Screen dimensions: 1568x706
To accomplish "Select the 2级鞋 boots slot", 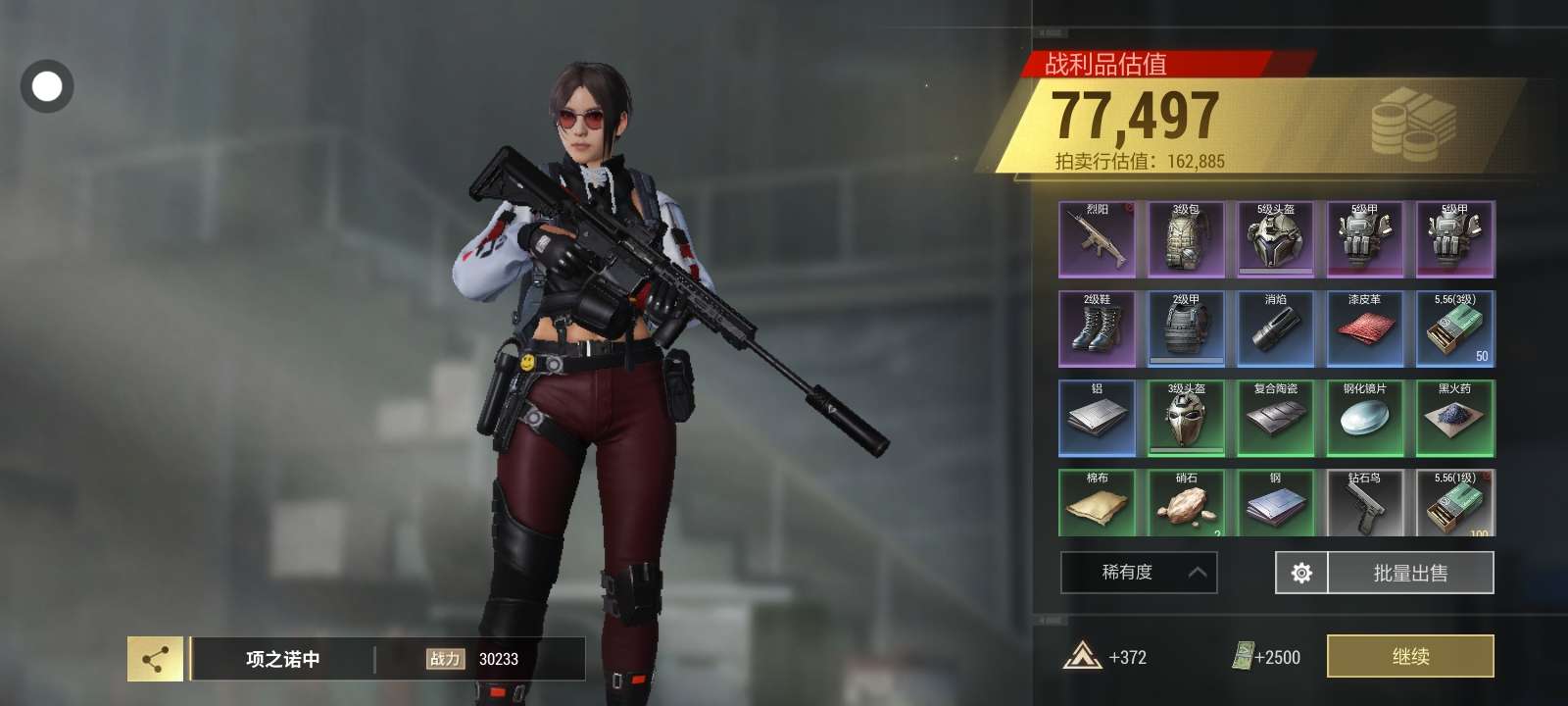I will coord(1098,328).
